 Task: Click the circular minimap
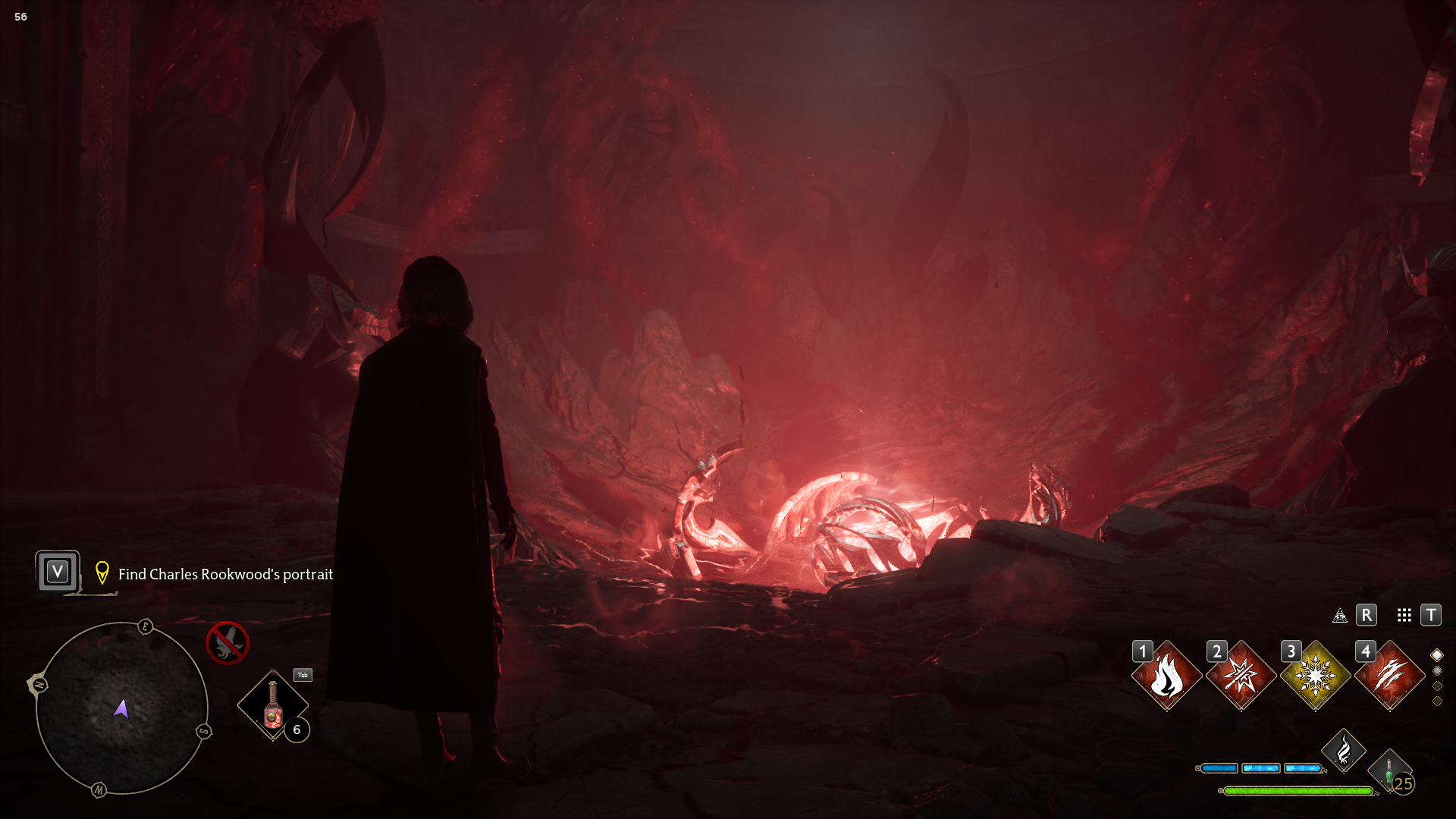tap(121, 708)
